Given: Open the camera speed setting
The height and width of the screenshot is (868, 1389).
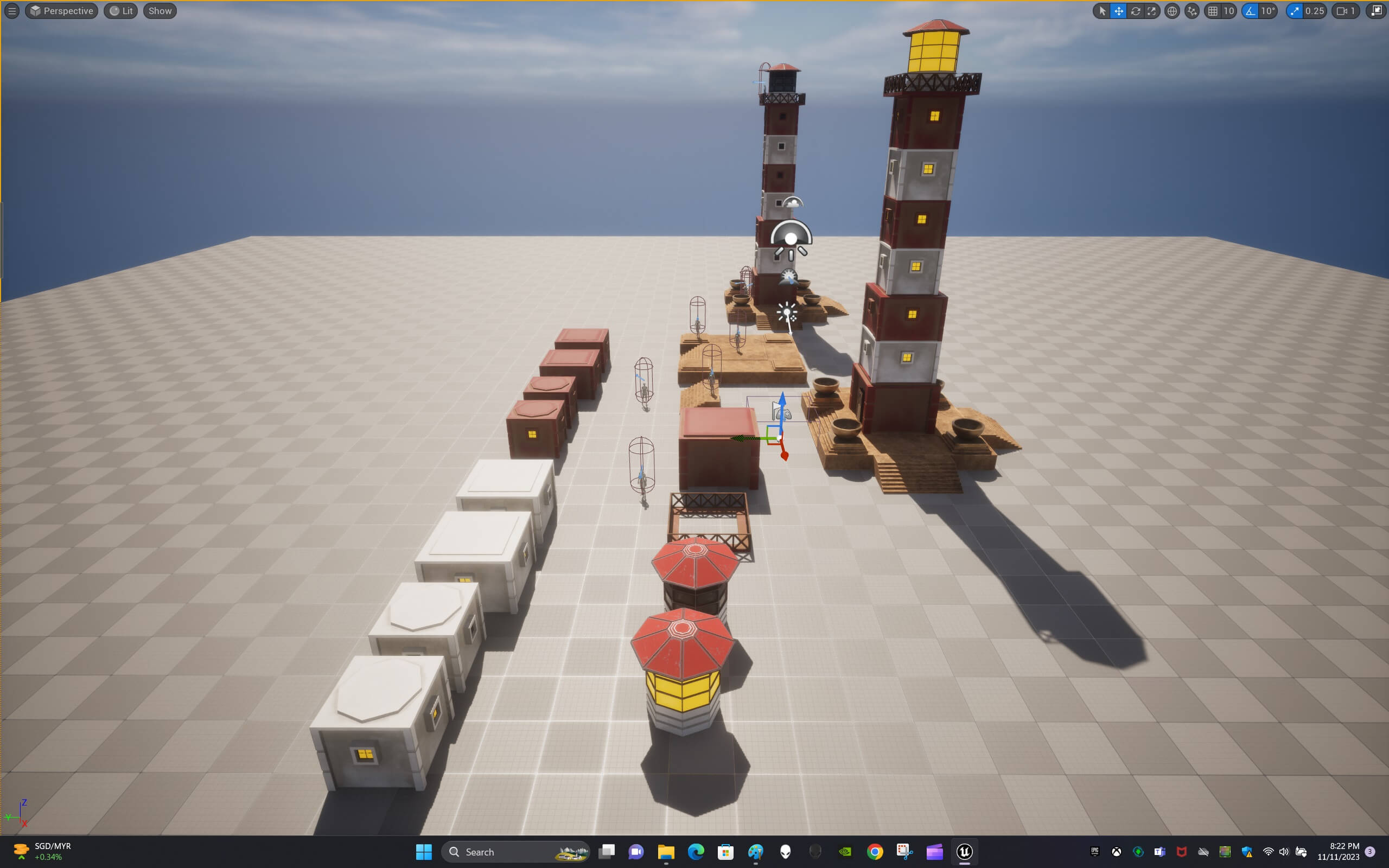Looking at the screenshot, I should 1346,11.
